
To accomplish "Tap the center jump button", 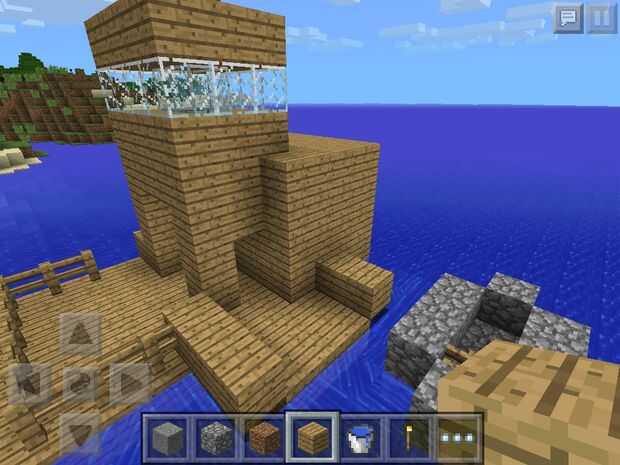I will (x=80, y=383).
